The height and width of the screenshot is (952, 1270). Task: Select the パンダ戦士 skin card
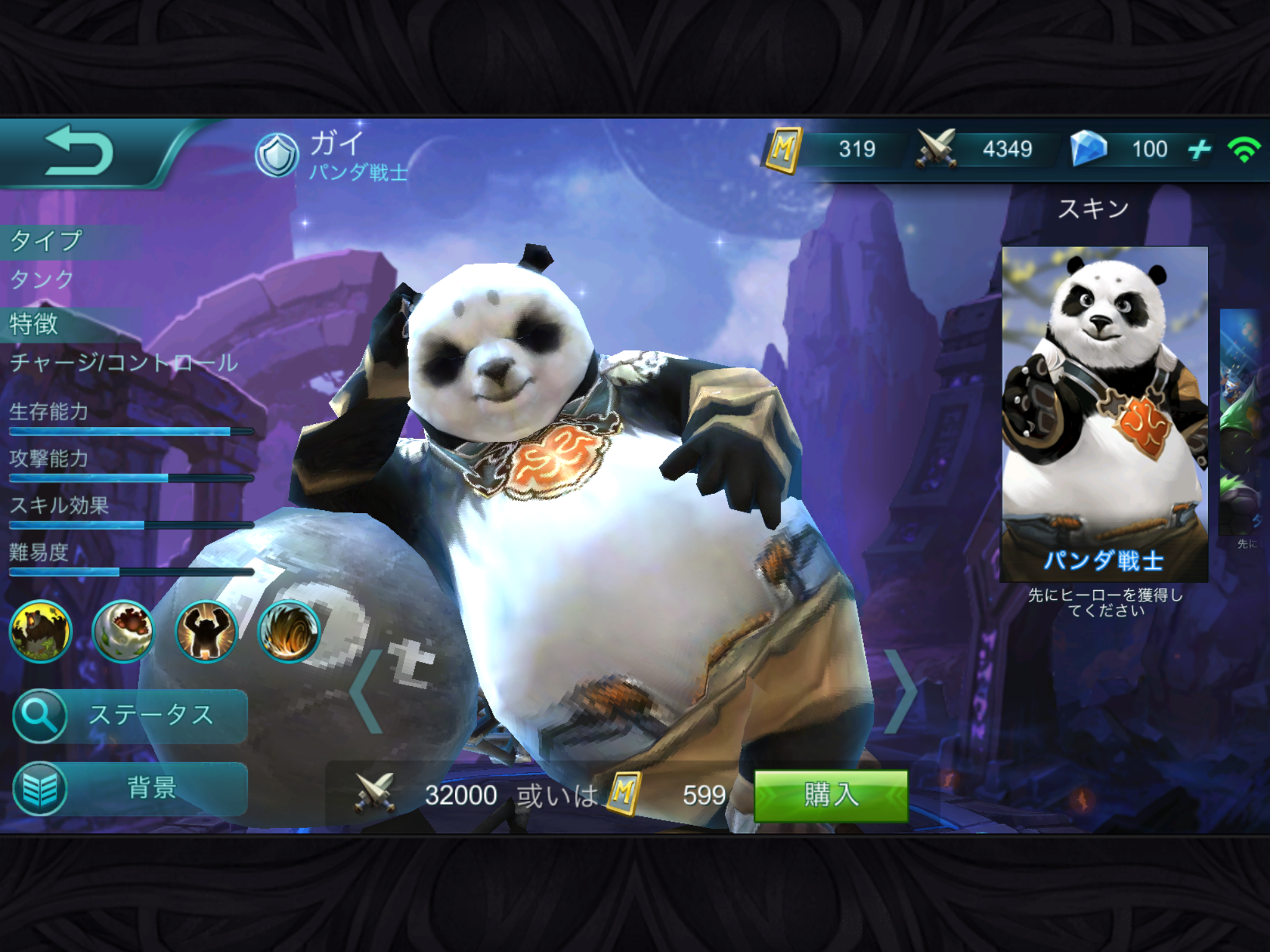tap(1104, 414)
